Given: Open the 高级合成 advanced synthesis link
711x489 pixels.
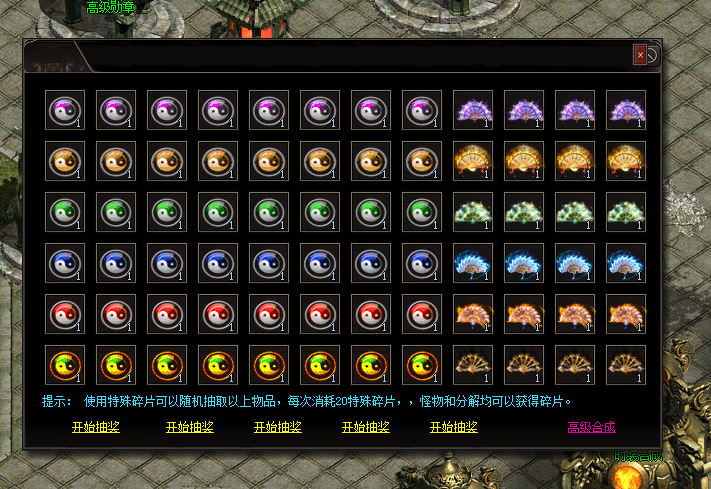Looking at the screenshot, I should coord(591,427).
